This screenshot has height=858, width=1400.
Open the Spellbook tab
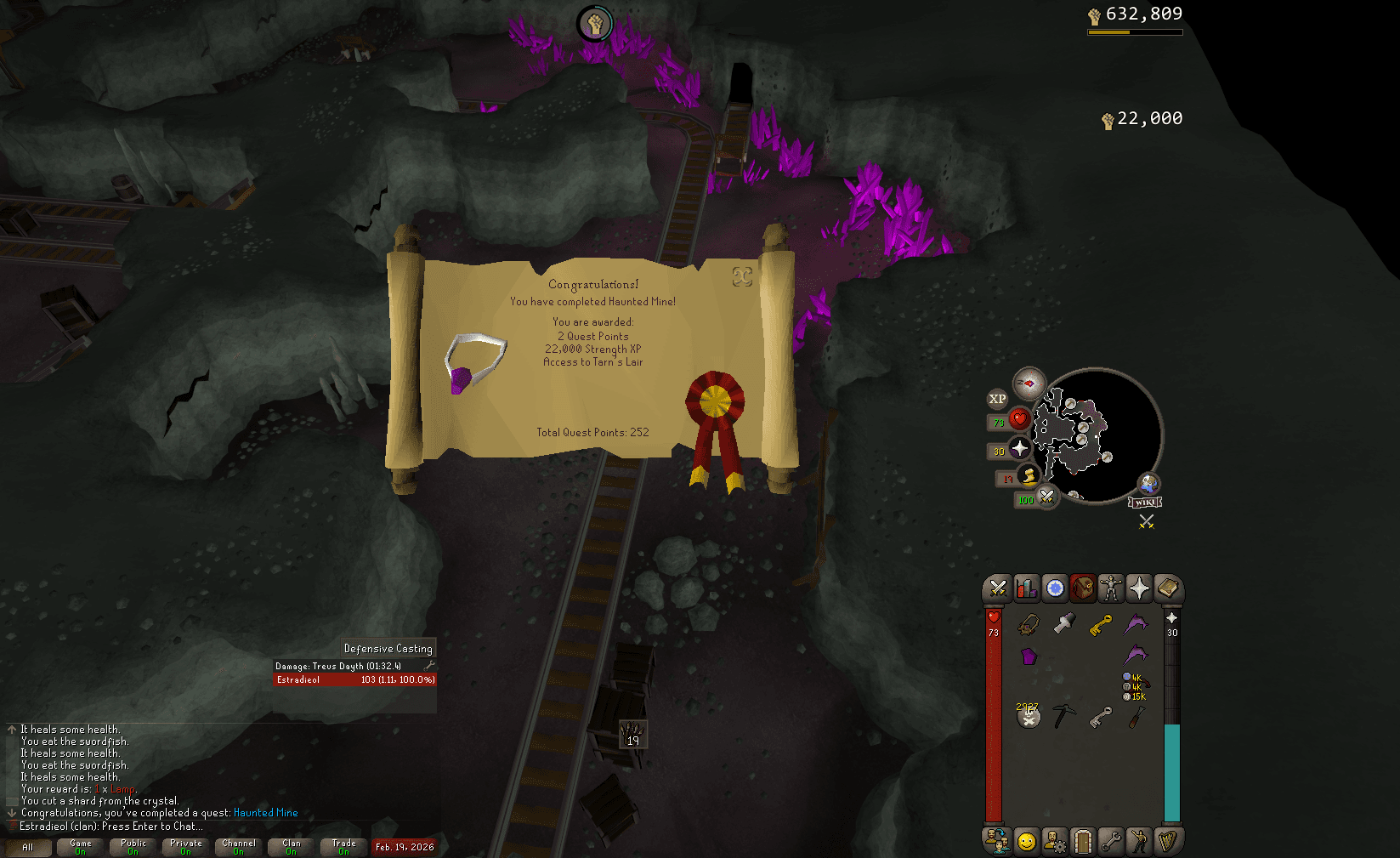pos(1167,588)
